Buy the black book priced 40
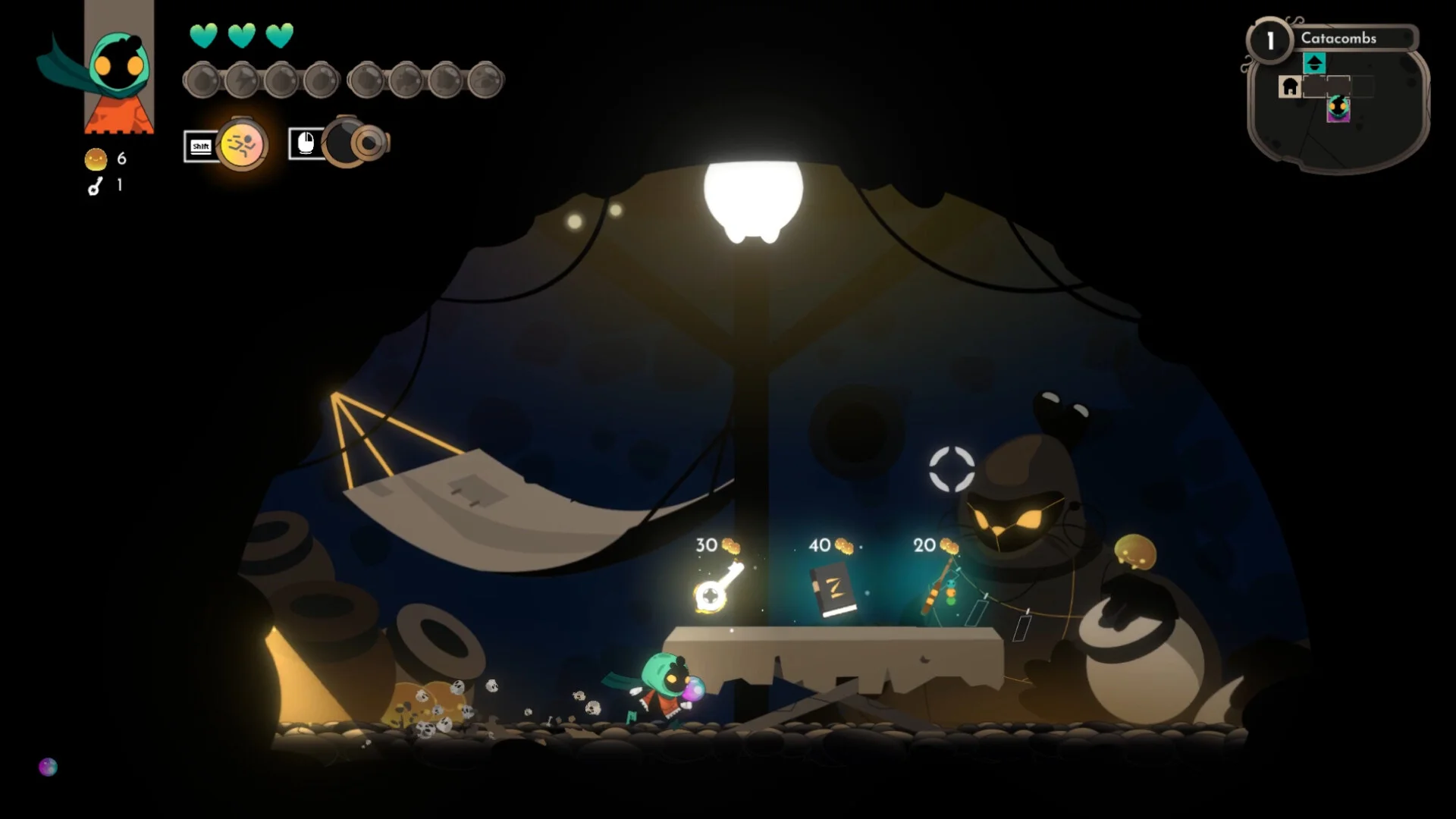1456x819 pixels. click(833, 591)
